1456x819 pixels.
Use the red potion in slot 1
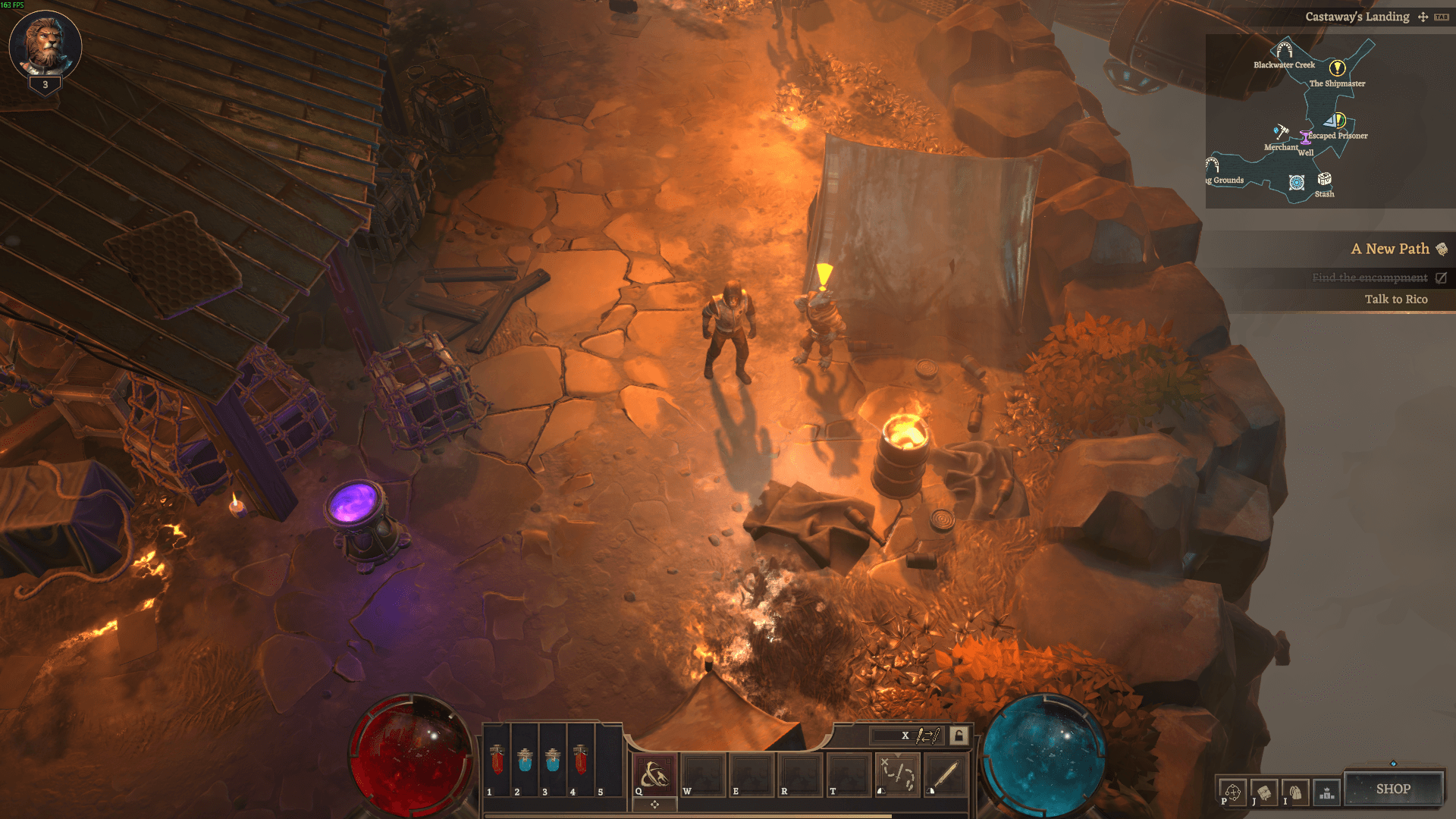click(497, 760)
